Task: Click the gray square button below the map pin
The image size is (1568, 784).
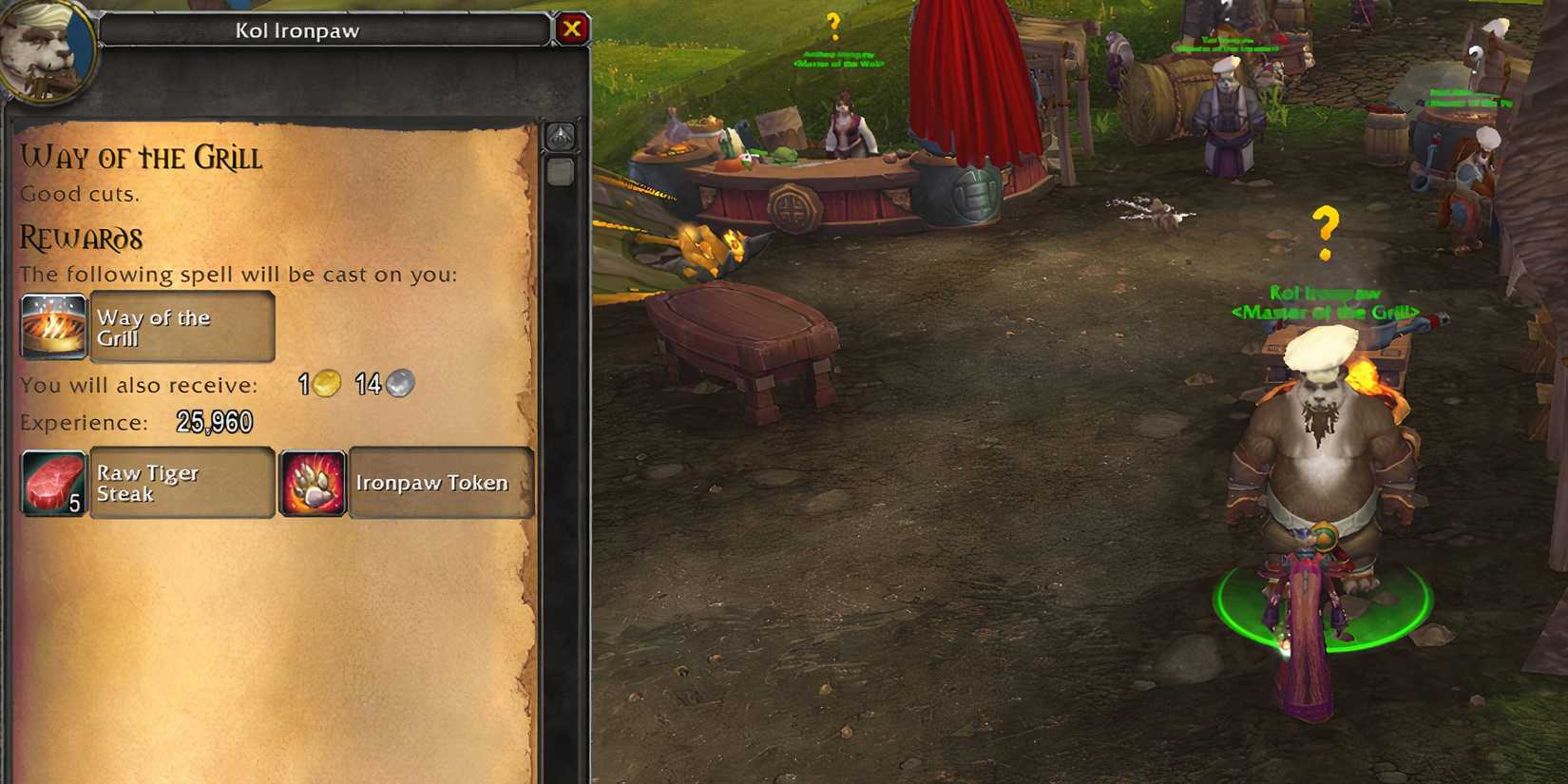Action: (x=561, y=172)
